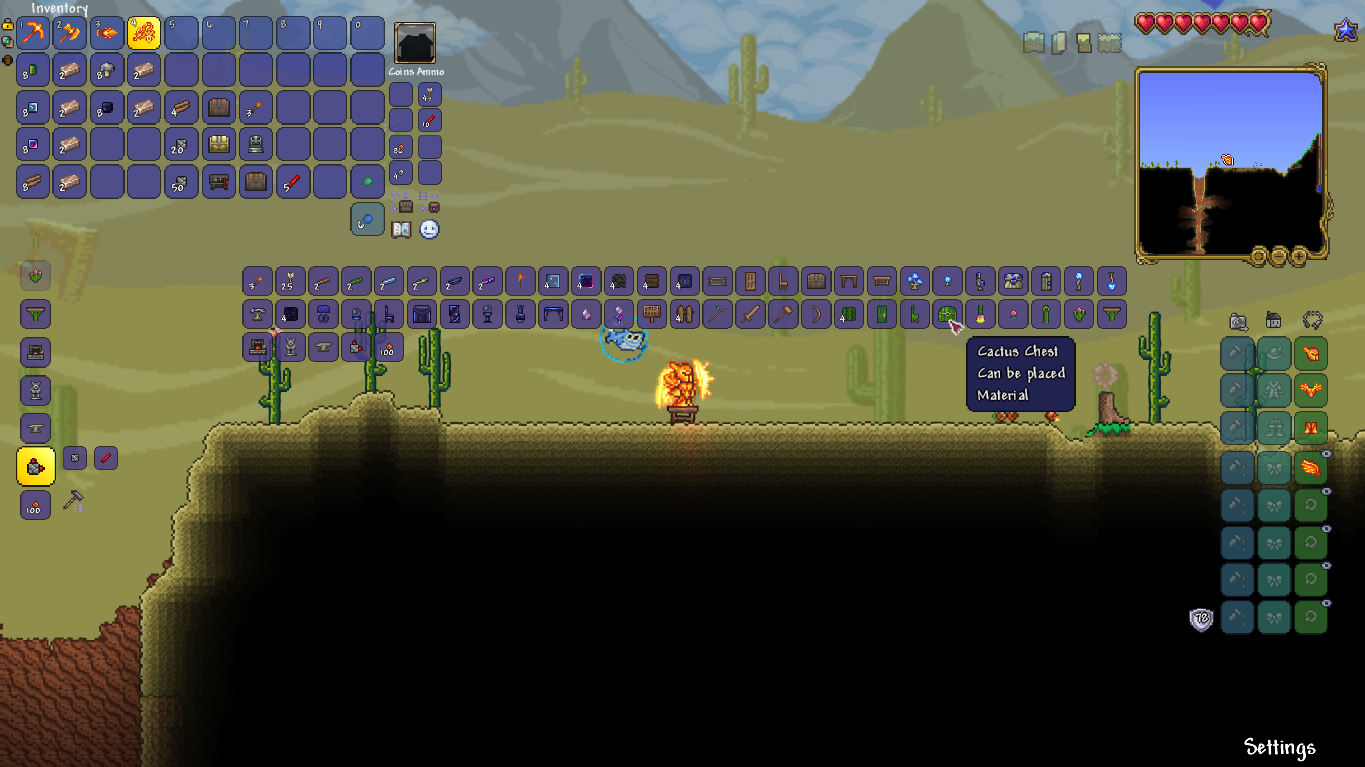
Task: Zoom in on the minimap with the plus button
Action: (x=1299, y=256)
